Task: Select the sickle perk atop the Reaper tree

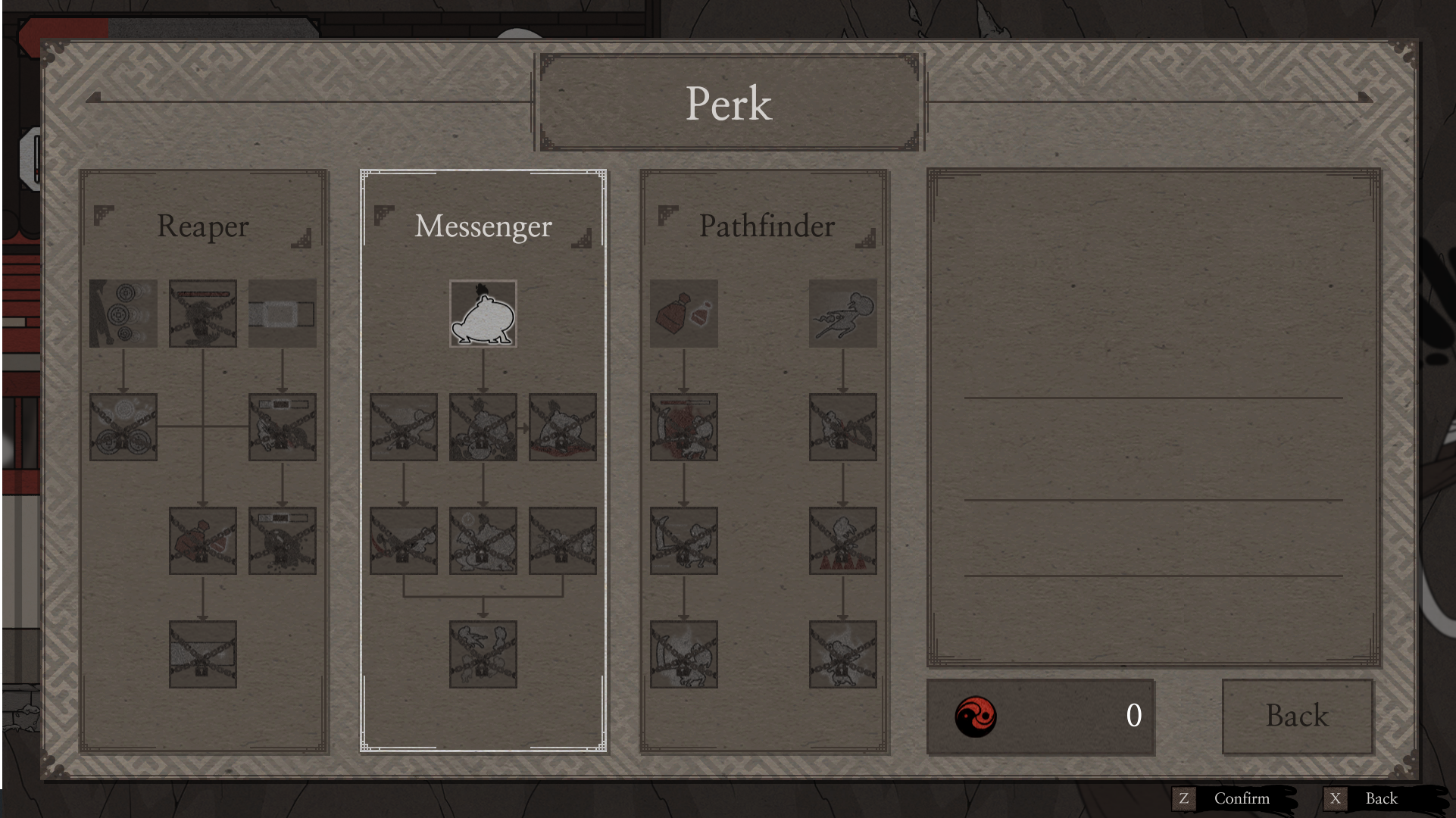Action: coord(123,313)
